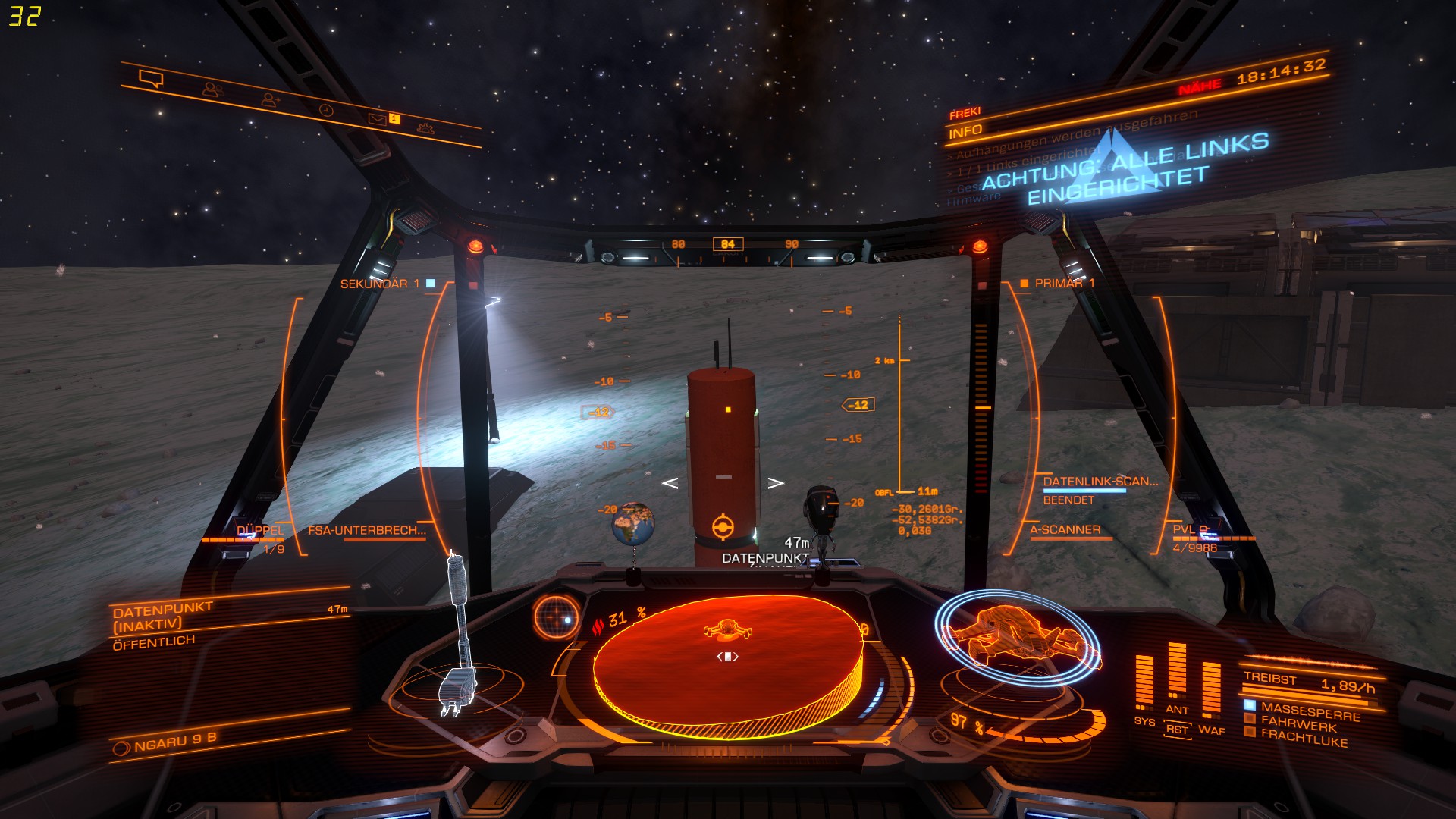Select the DATENPUNKT target info panel
This screenshot has height=819, width=1456.
point(227,622)
